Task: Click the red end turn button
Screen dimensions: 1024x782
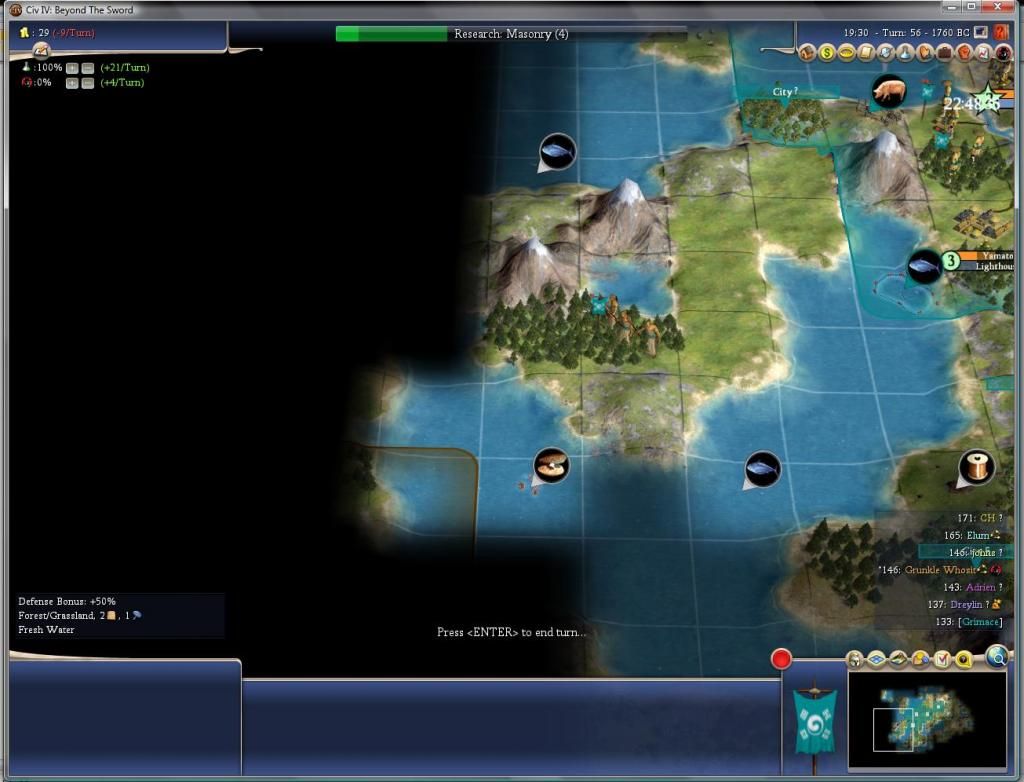Action: pos(781,659)
